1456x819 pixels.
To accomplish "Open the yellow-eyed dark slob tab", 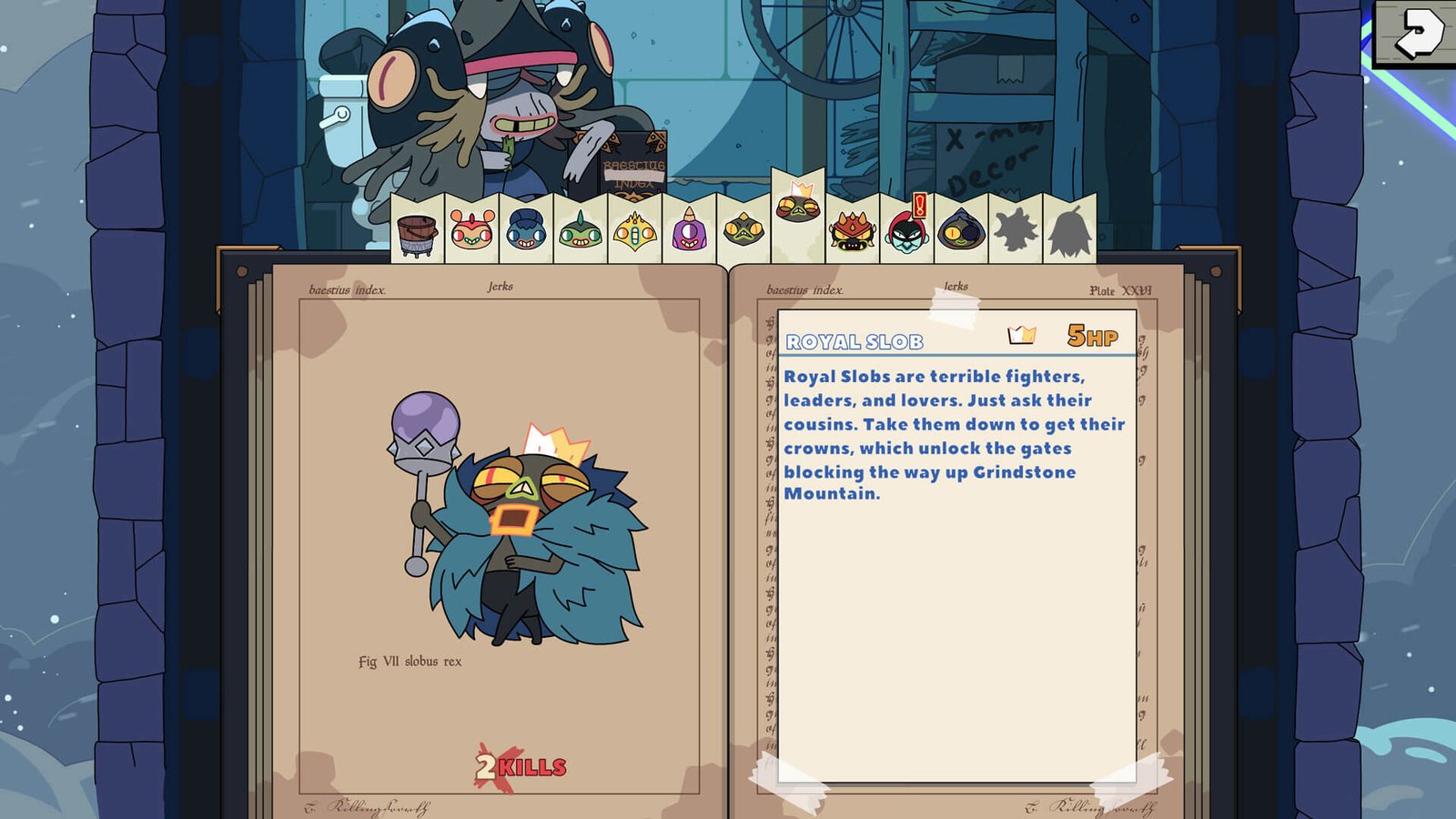I will point(743,230).
